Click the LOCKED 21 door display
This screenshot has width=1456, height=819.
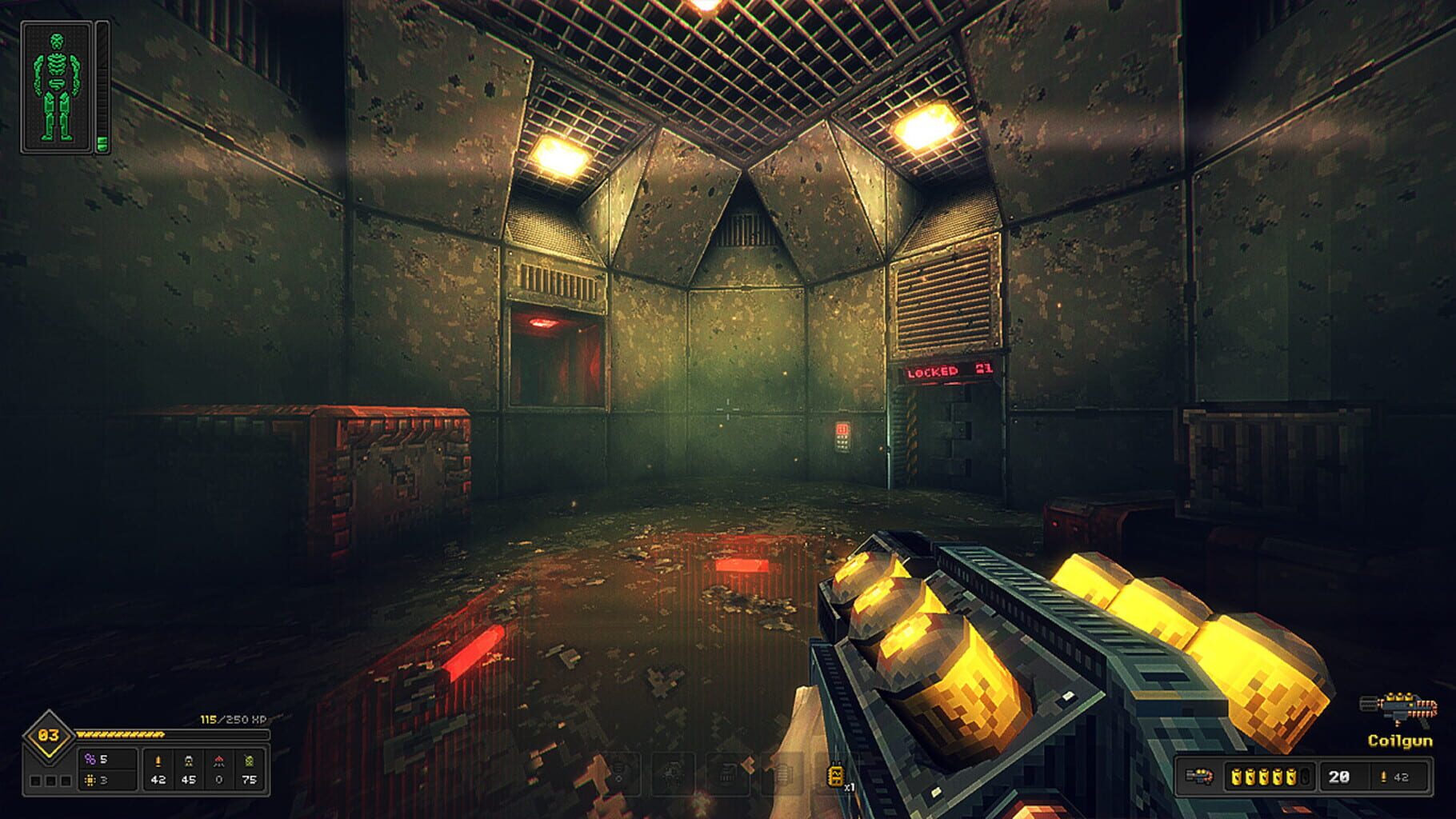tap(948, 372)
